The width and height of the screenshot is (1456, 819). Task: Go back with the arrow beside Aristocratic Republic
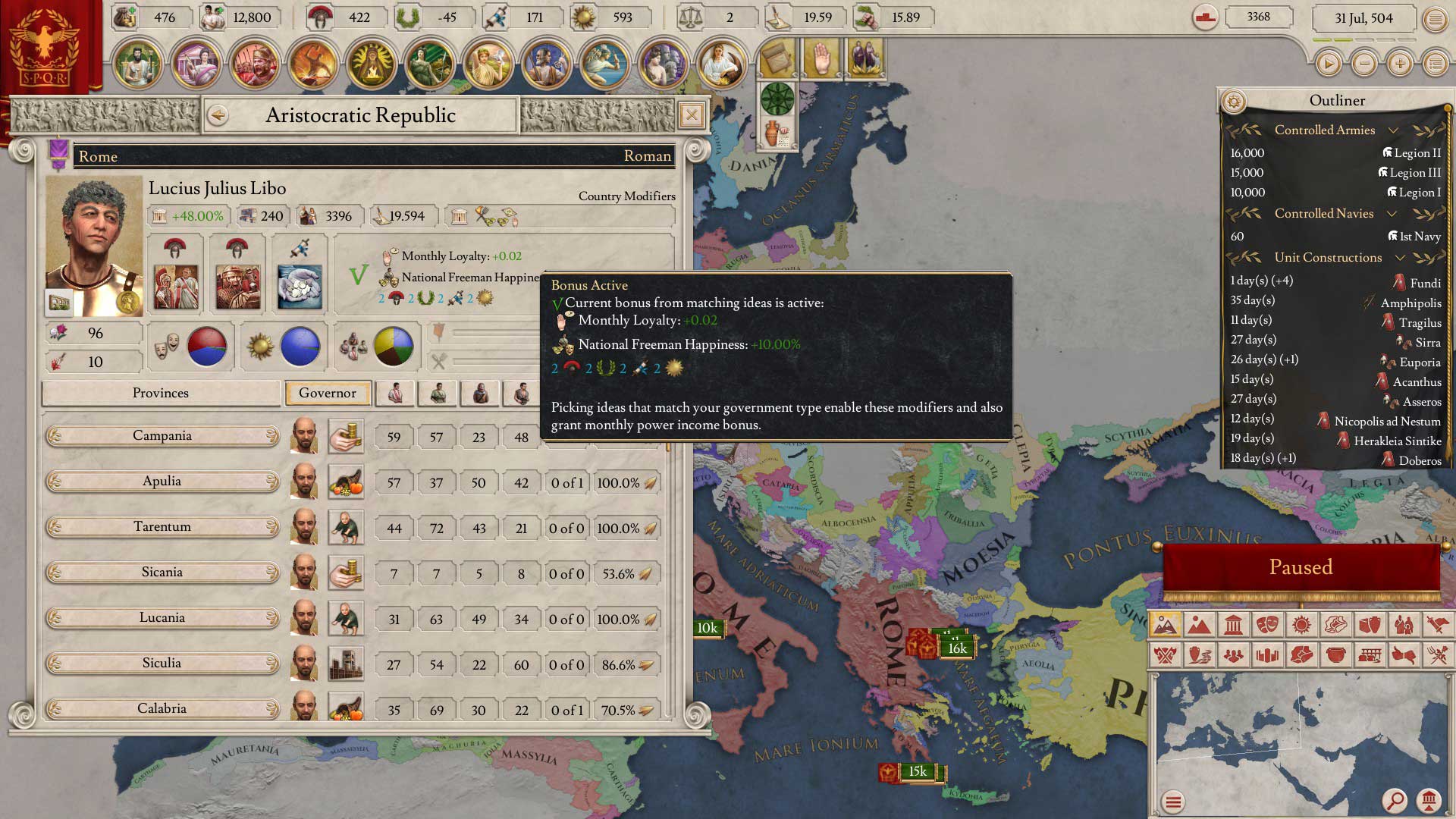point(218,115)
